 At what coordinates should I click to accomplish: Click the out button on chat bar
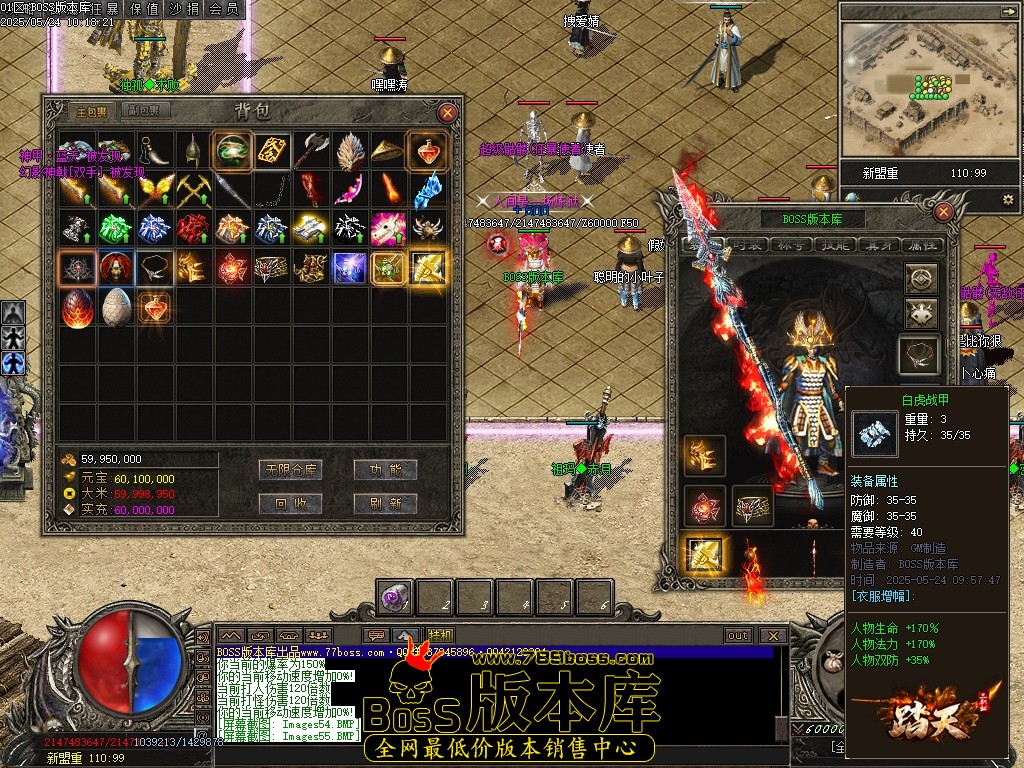click(738, 635)
